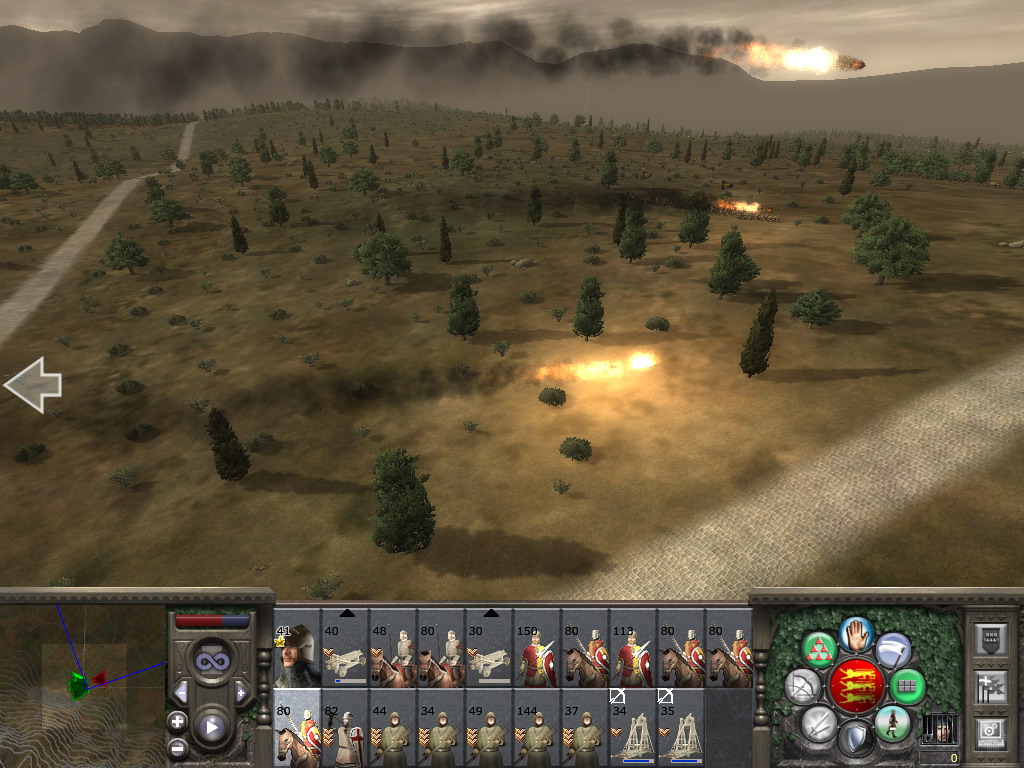Toggle the green triangle formation button

[x=820, y=650]
